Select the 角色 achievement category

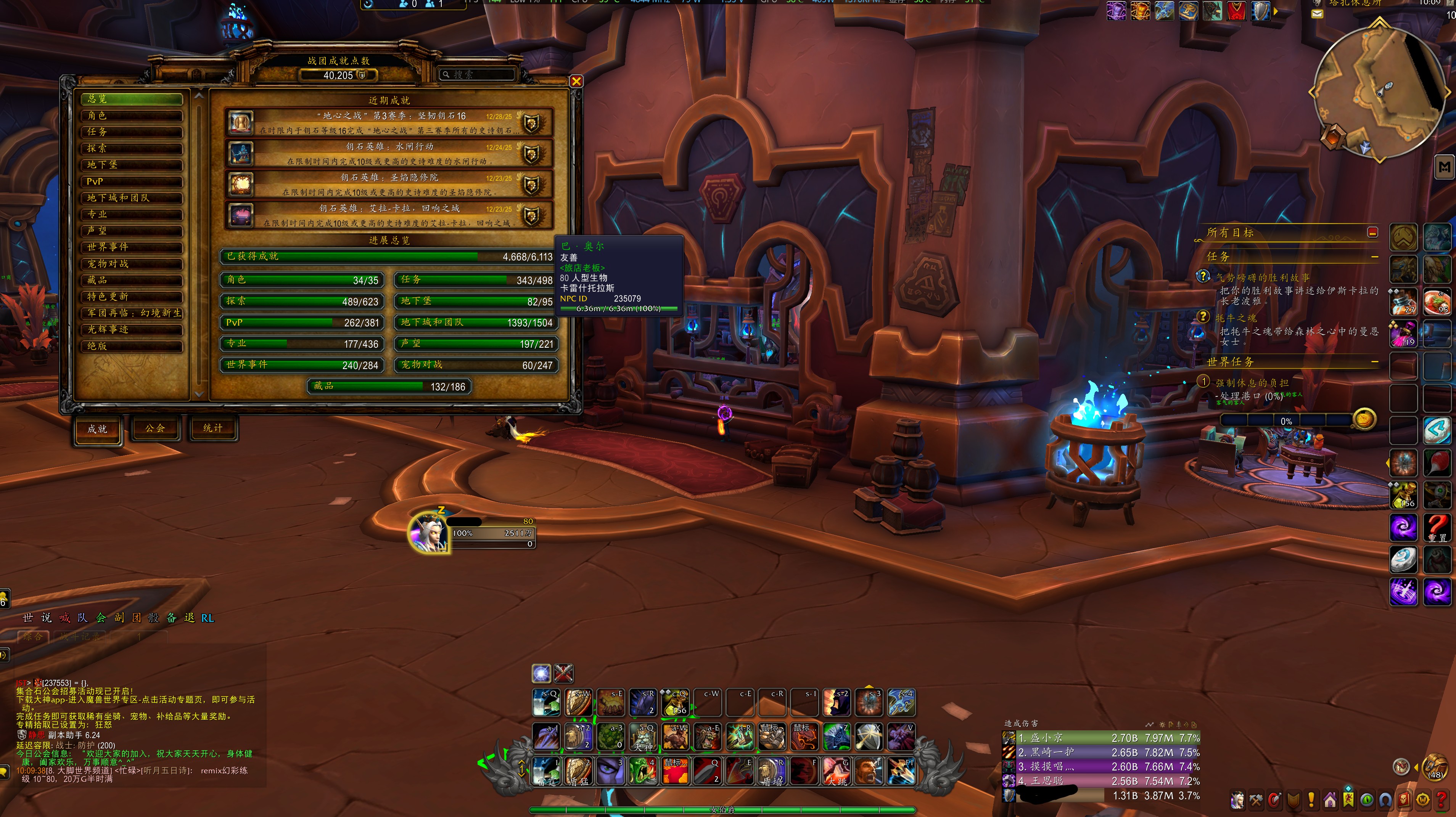(x=132, y=115)
